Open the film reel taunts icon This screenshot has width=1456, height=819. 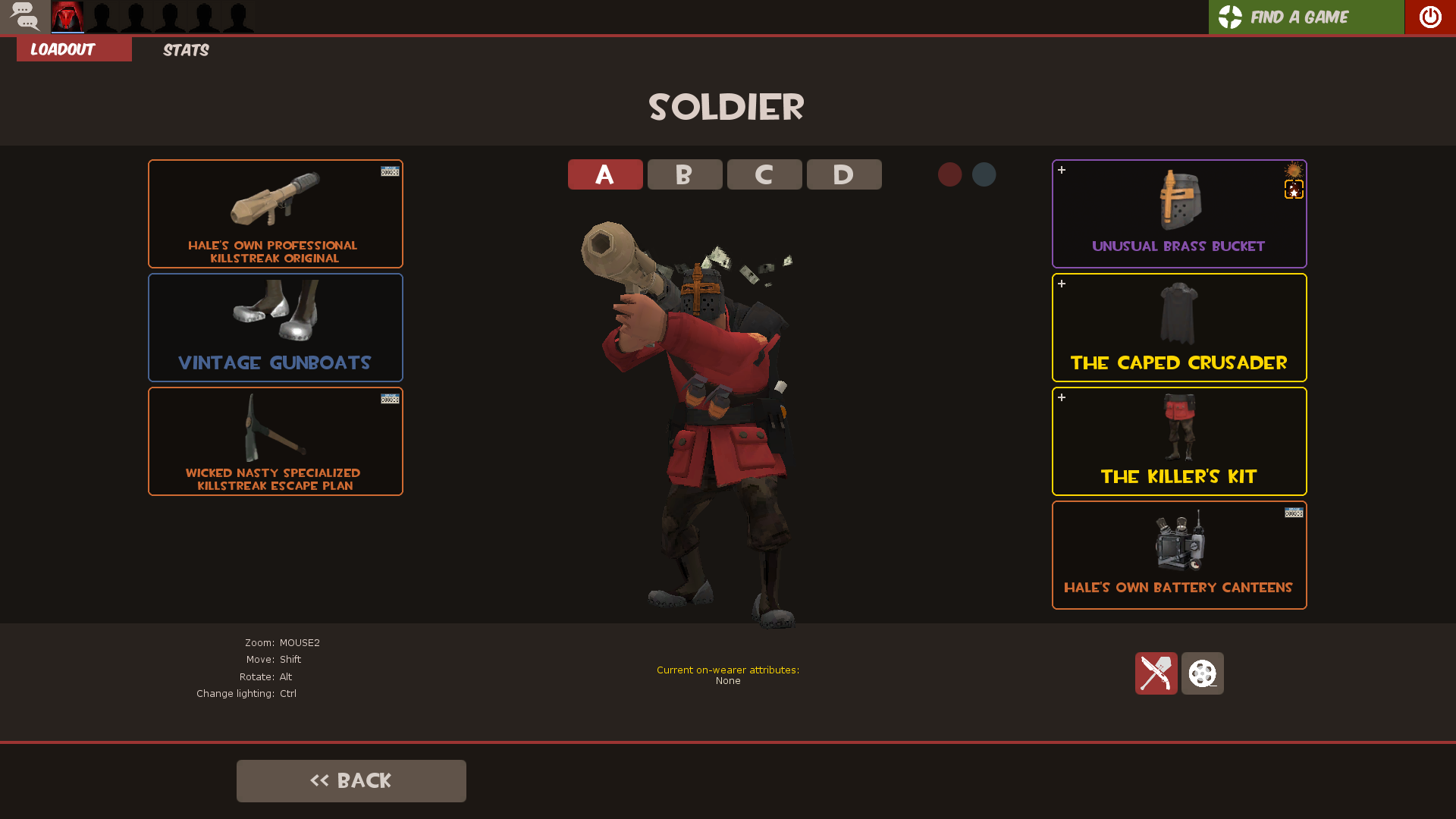click(1202, 673)
